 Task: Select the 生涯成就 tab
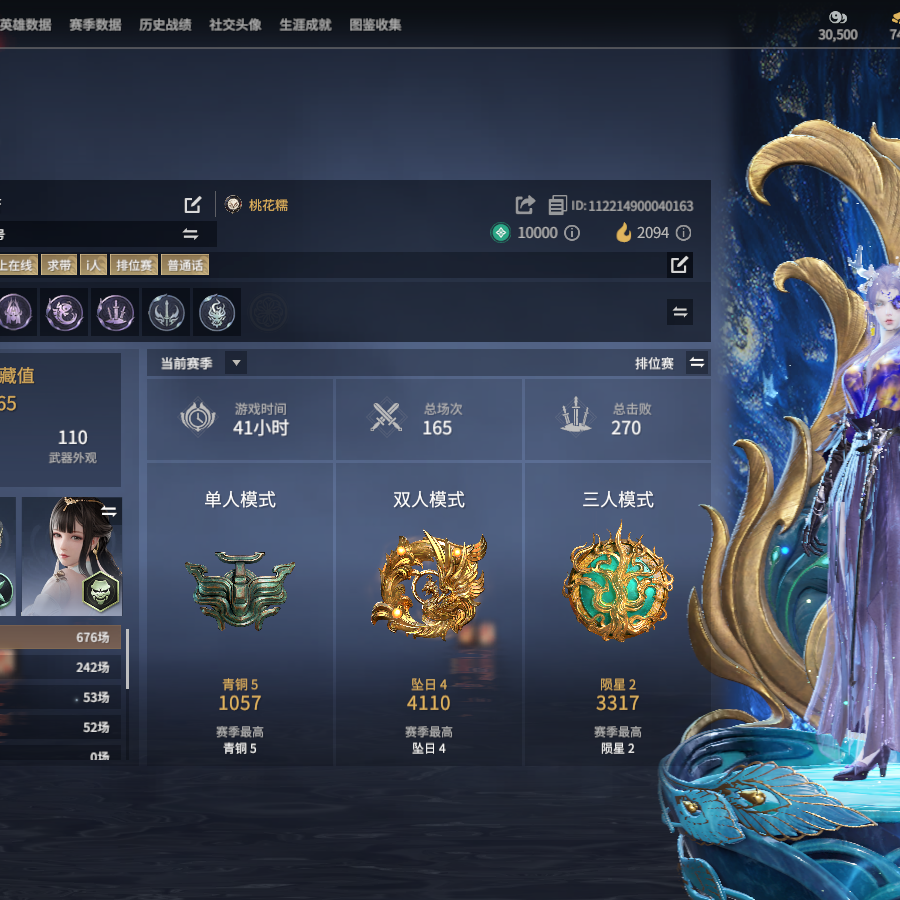pos(305,25)
